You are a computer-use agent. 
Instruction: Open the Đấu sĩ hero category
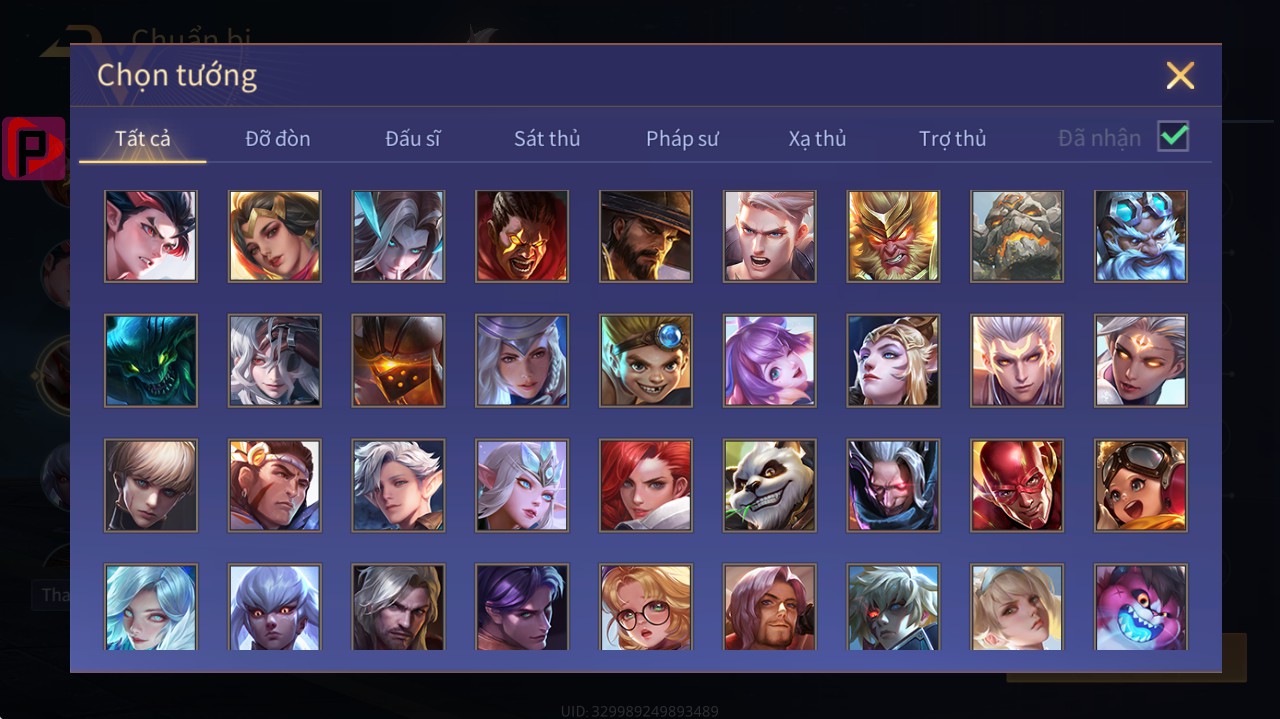coord(413,139)
